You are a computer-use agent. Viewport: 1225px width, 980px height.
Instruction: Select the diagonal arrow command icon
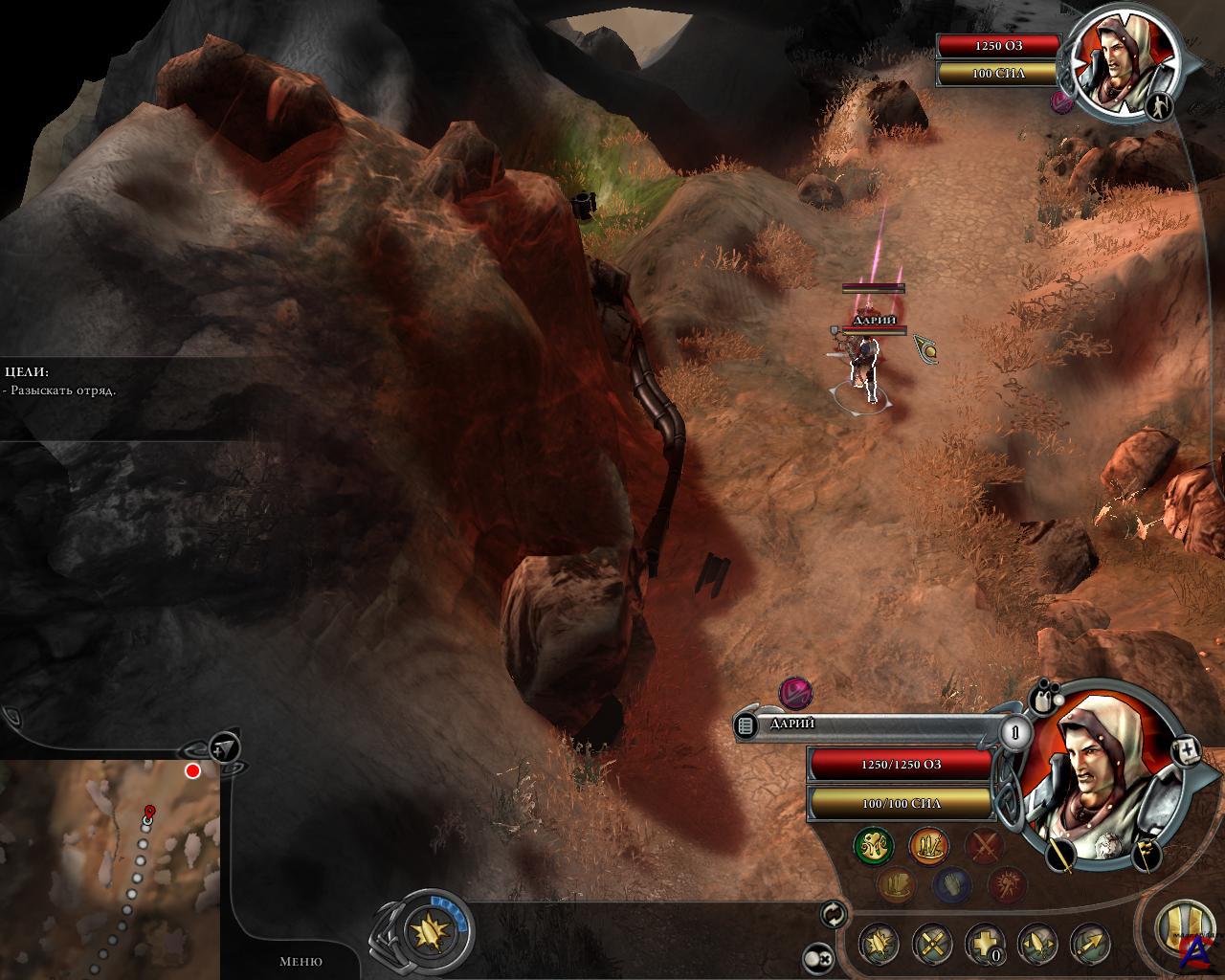coord(1089,945)
